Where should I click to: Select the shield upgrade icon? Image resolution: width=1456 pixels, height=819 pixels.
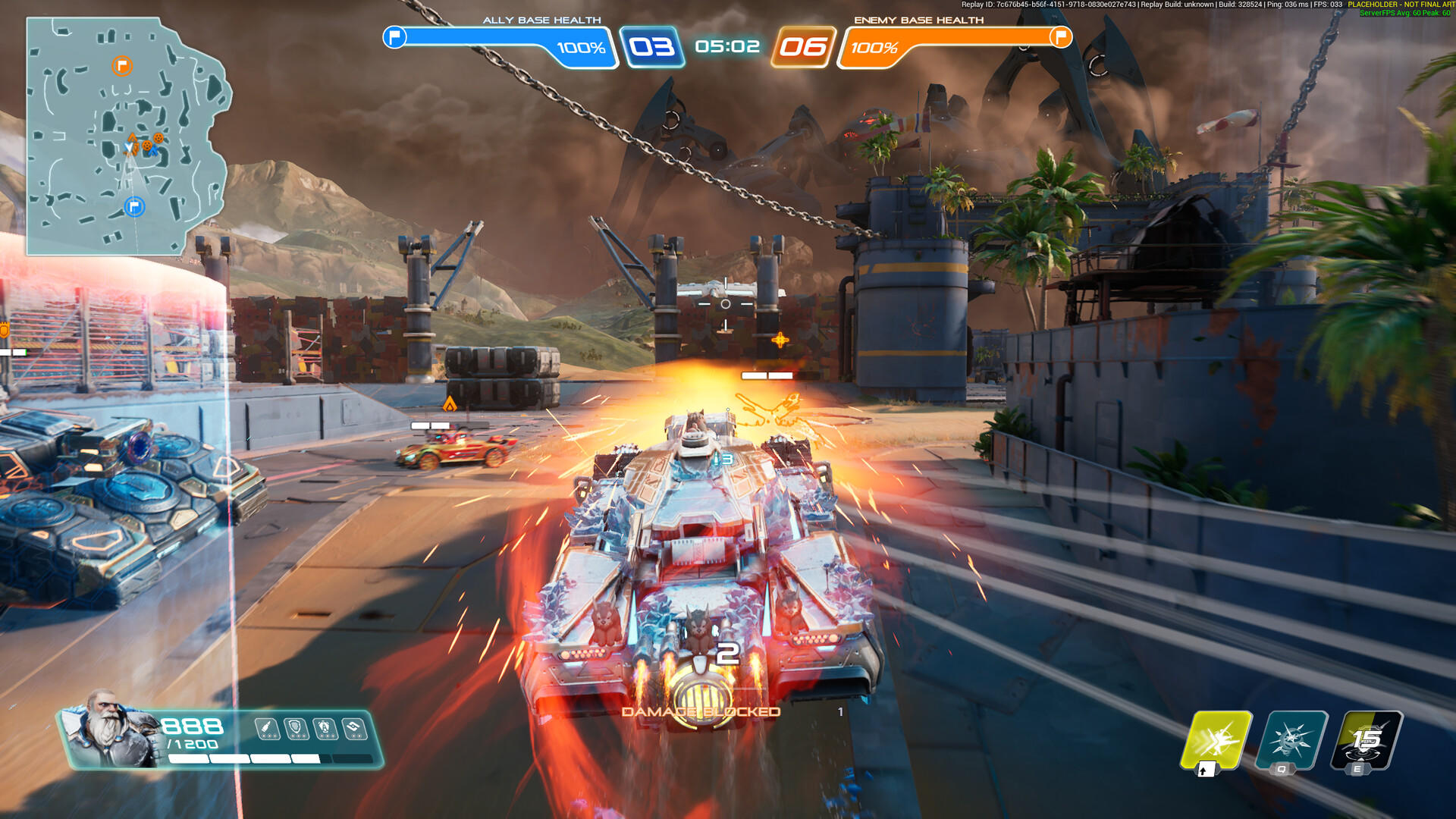[x=296, y=729]
